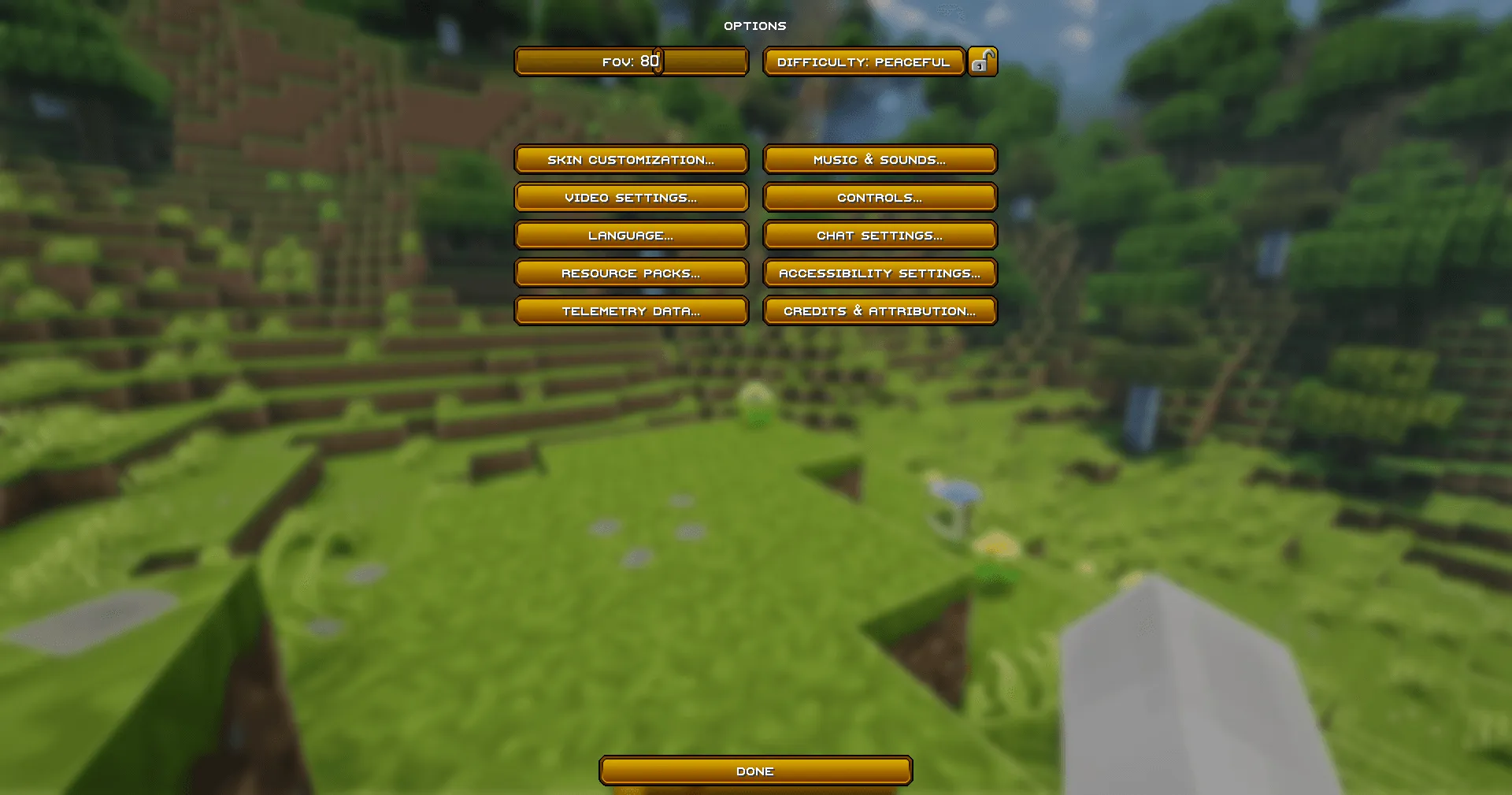The height and width of the screenshot is (795, 1512).
Task: Toggle the difficulty lock icon
Action: tap(983, 61)
